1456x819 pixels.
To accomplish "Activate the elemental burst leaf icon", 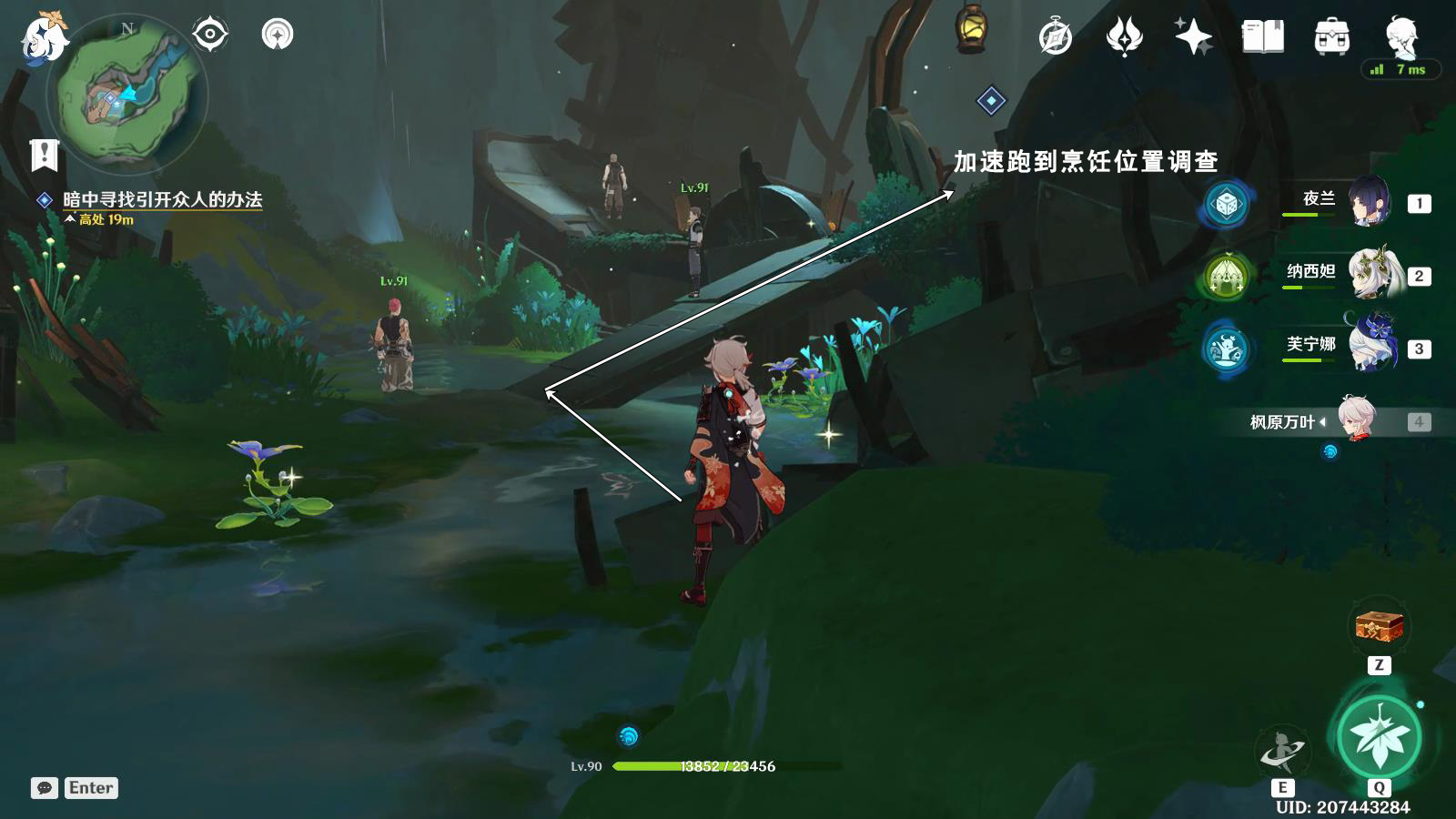I will tap(1380, 736).
